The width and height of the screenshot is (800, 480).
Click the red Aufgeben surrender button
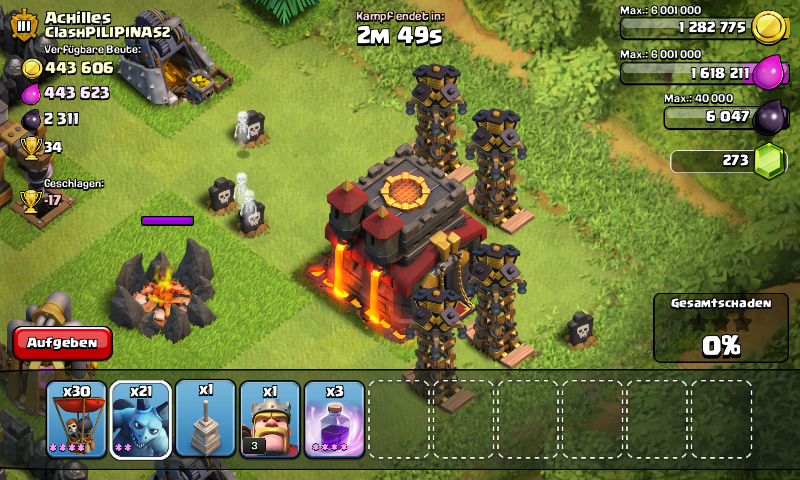pos(62,342)
